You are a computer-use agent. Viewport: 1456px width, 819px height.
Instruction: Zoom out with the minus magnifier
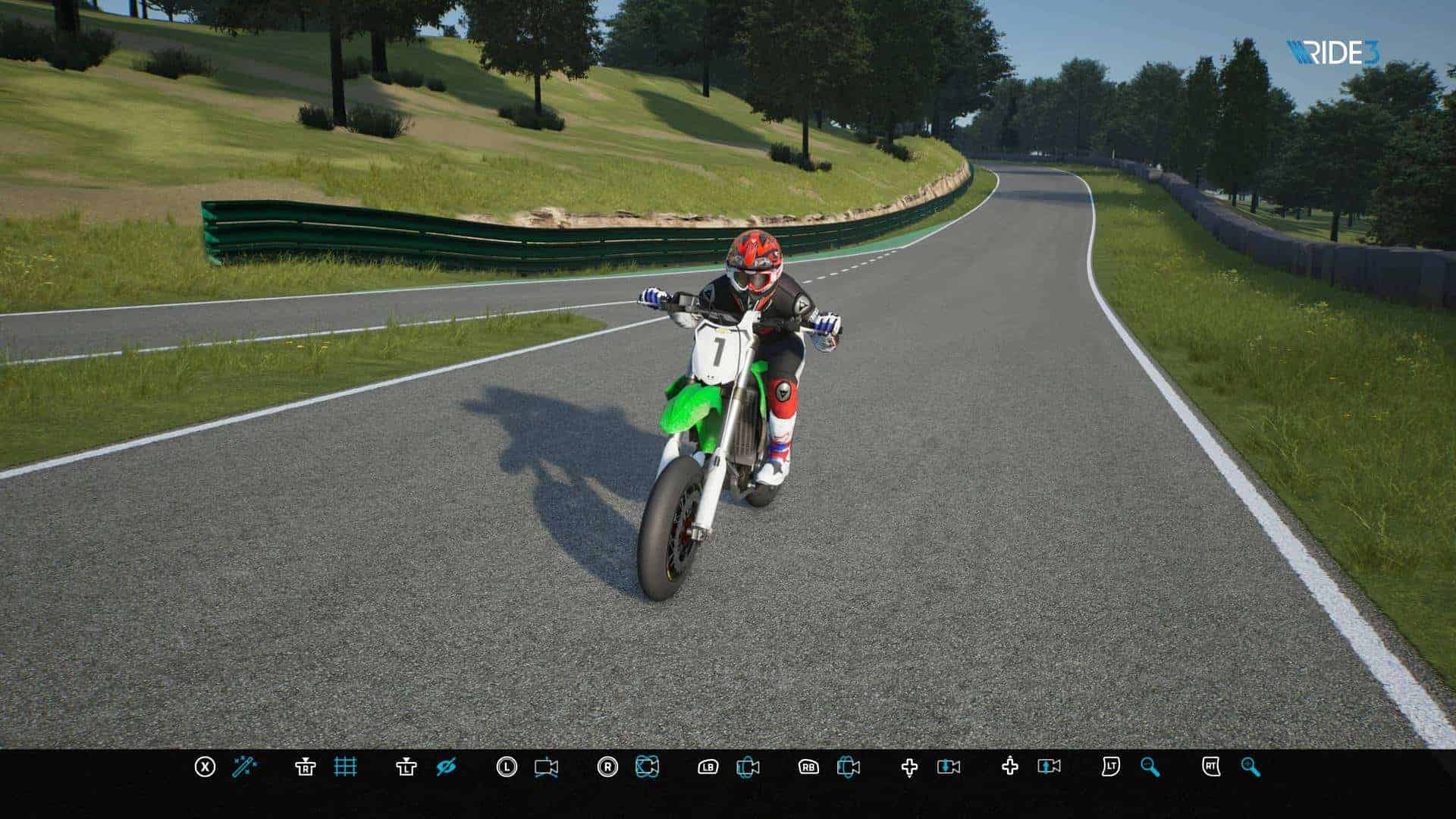1150,767
